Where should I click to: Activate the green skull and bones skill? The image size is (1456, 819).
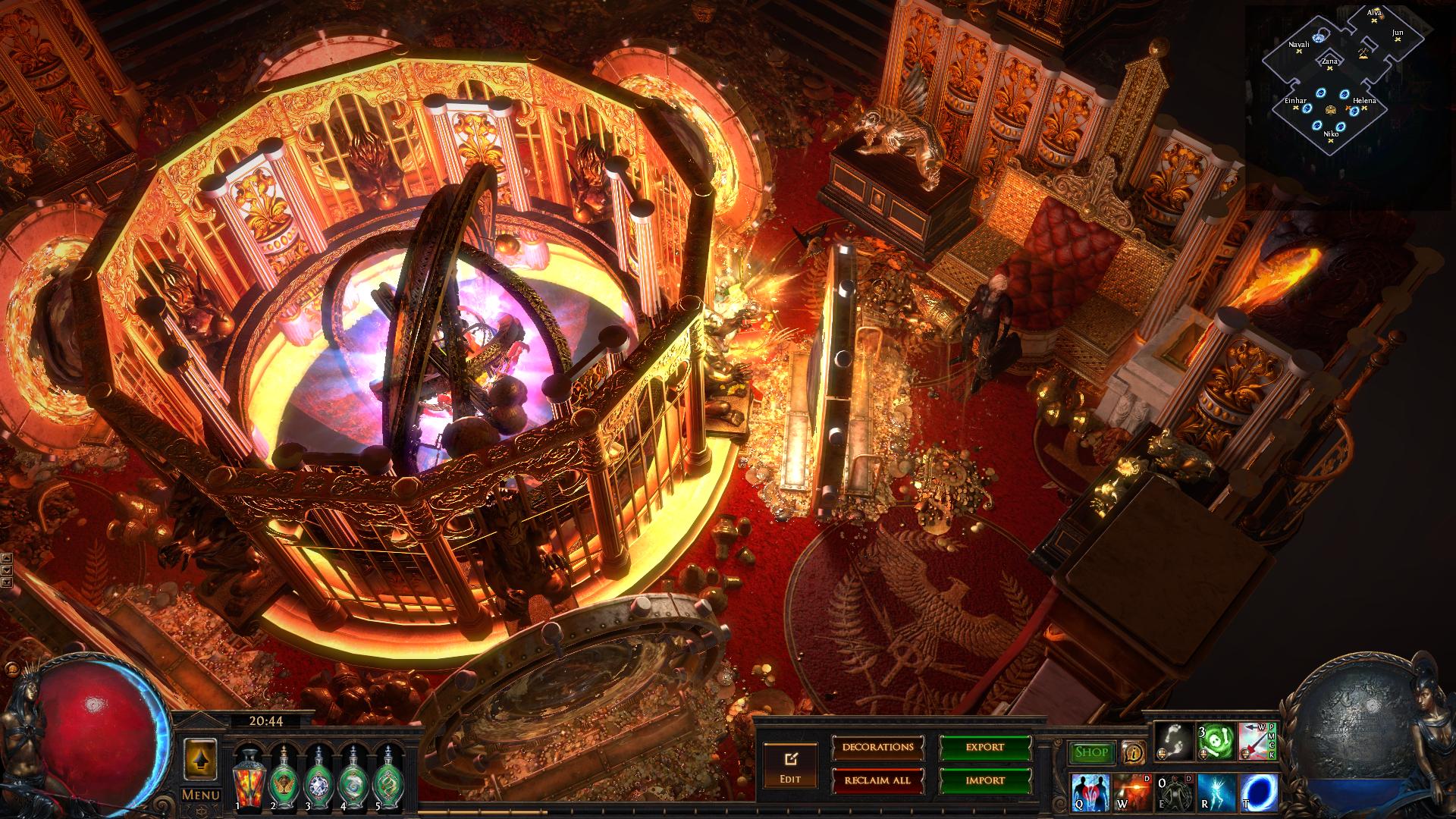click(x=1216, y=742)
